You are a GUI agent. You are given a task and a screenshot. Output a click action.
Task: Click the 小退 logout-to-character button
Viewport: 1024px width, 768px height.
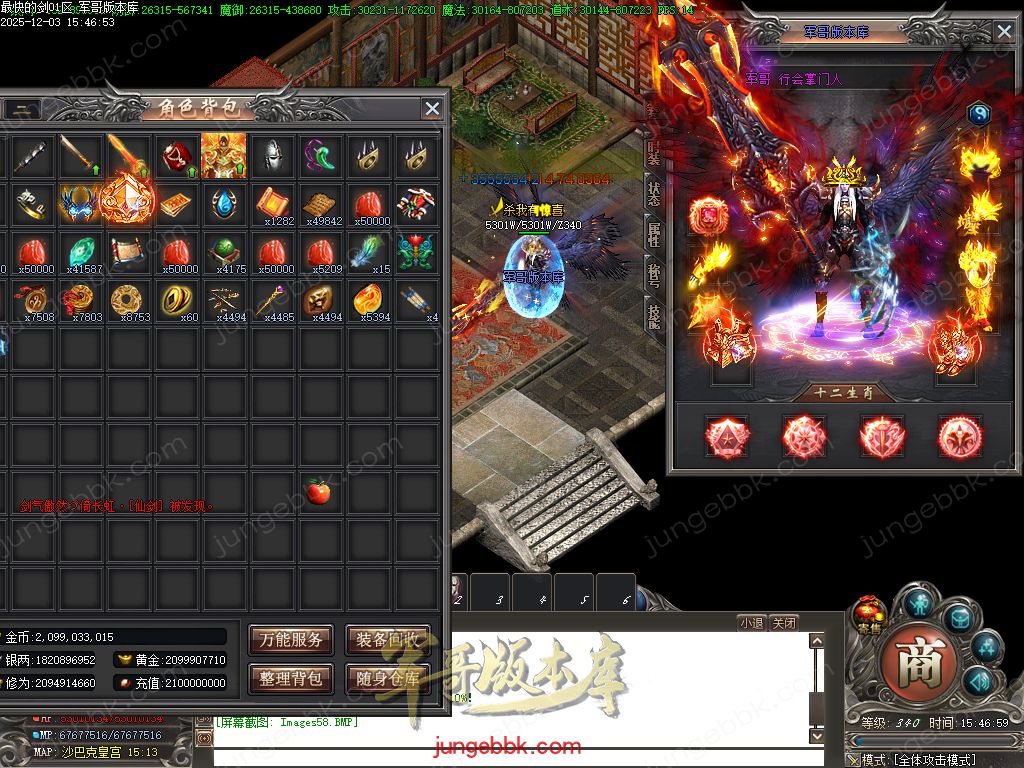click(x=751, y=623)
